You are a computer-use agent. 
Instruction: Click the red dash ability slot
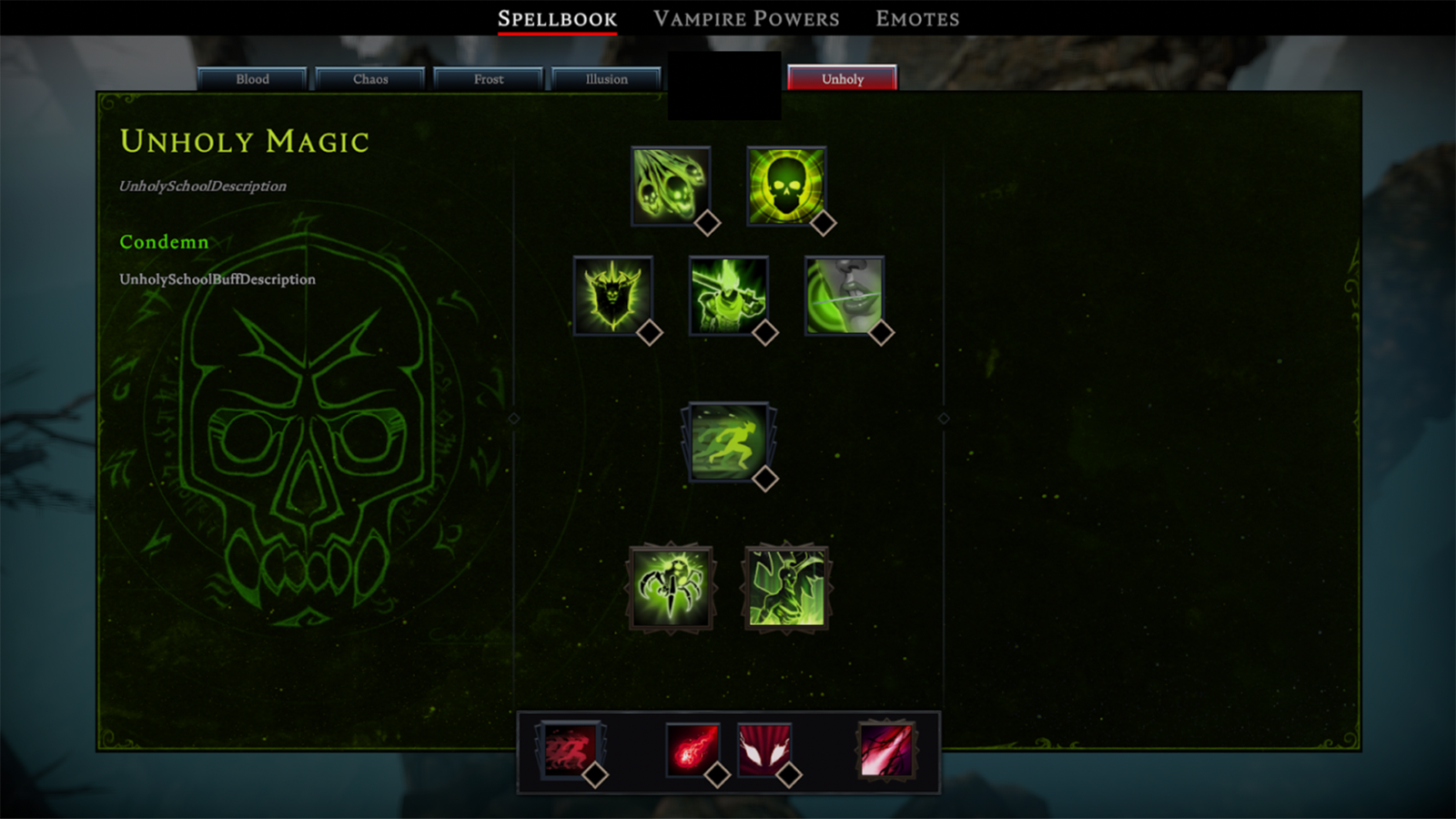[x=570, y=750]
